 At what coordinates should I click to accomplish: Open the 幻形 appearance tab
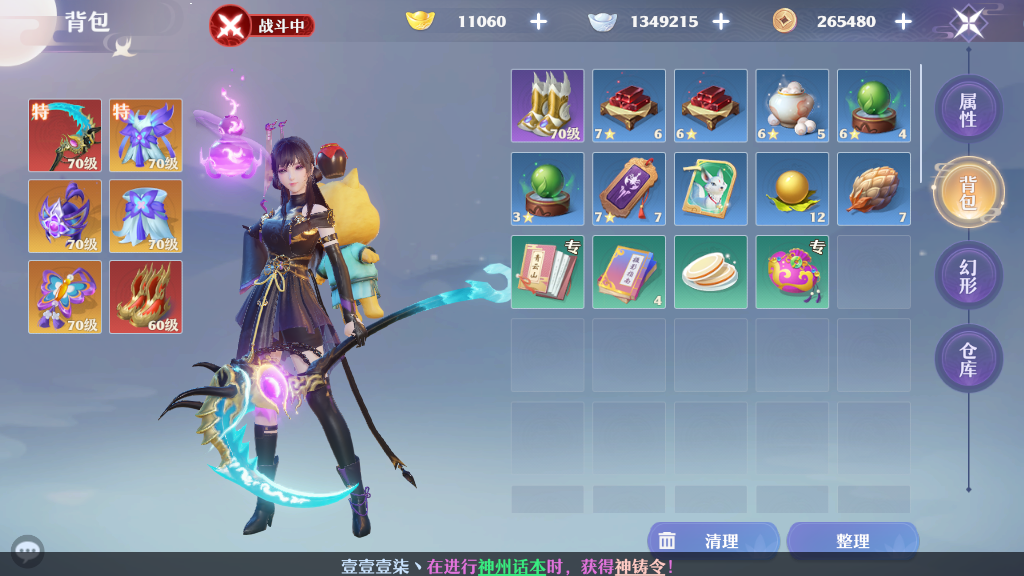967,276
